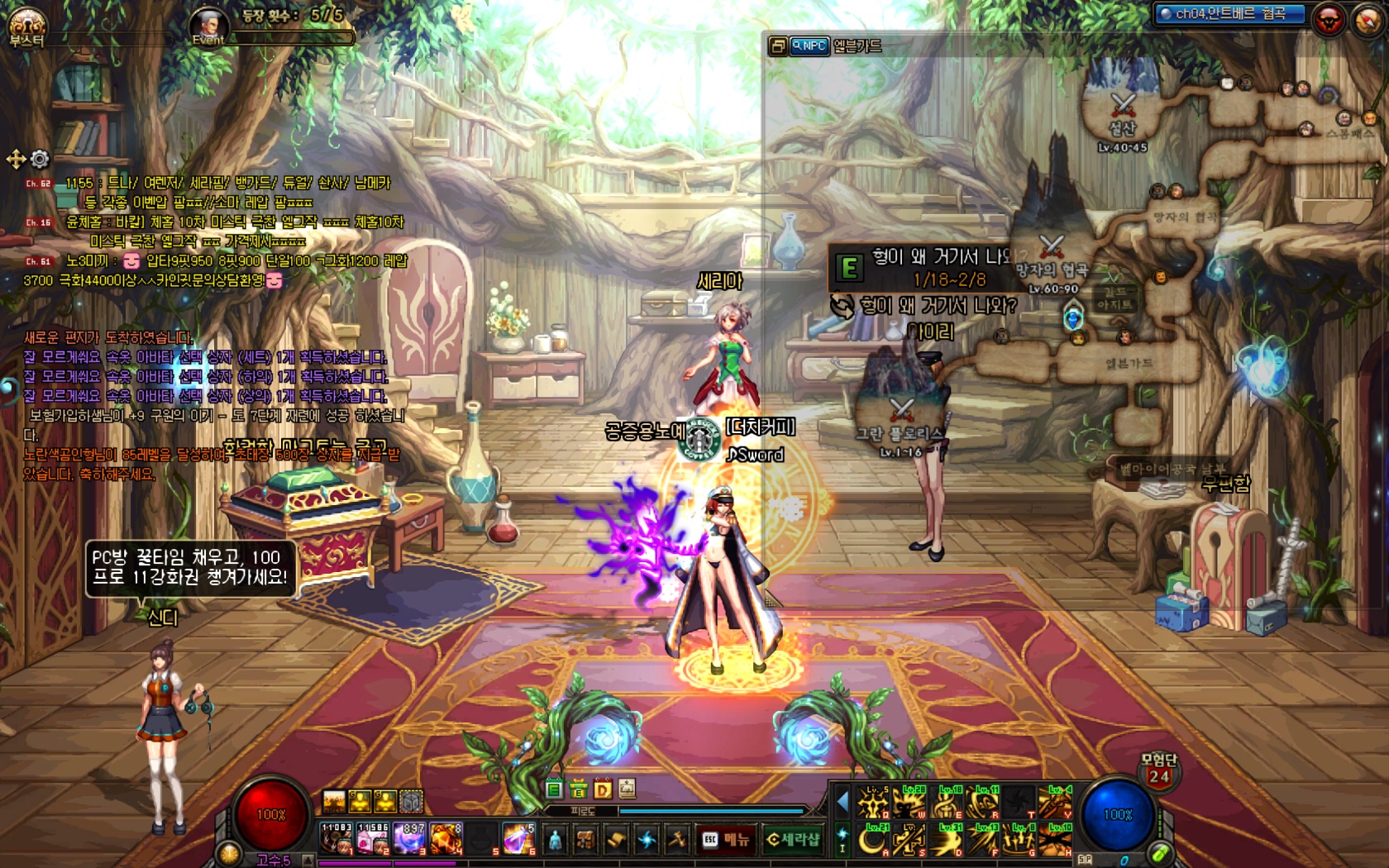The width and height of the screenshot is (1389, 868).
Task: Click the compass icon in the top corner
Action: click(x=1368, y=19)
